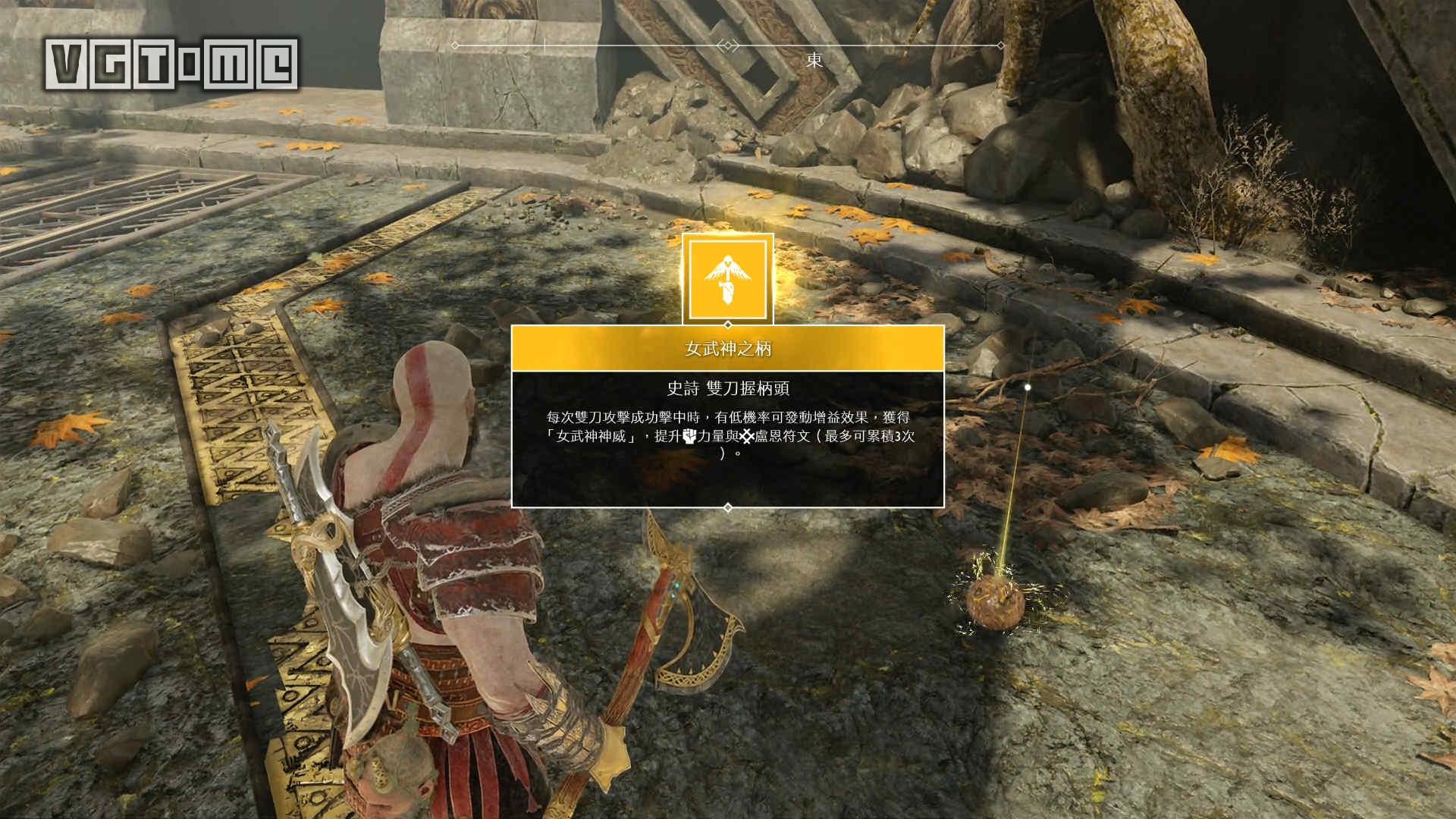Select the 東 direction label on compass

pos(813,57)
